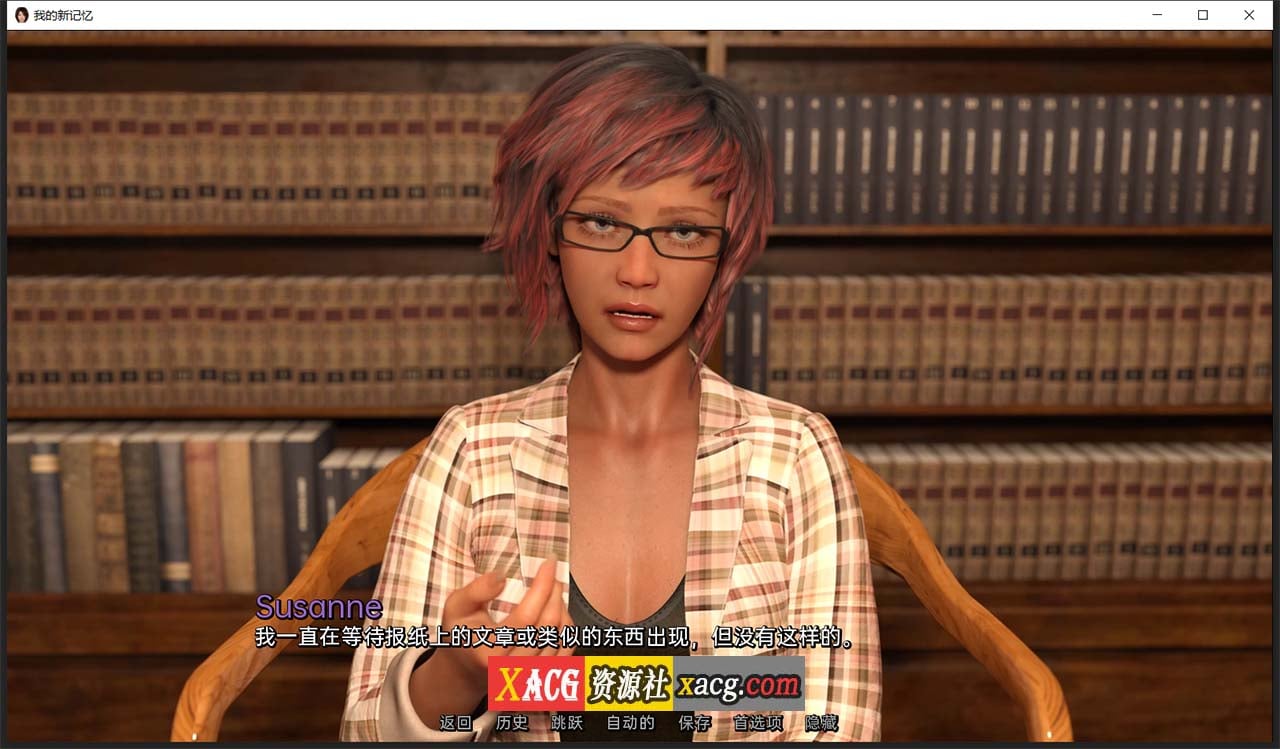
Task: Open 首选项 (Preferences)
Action: click(x=757, y=723)
